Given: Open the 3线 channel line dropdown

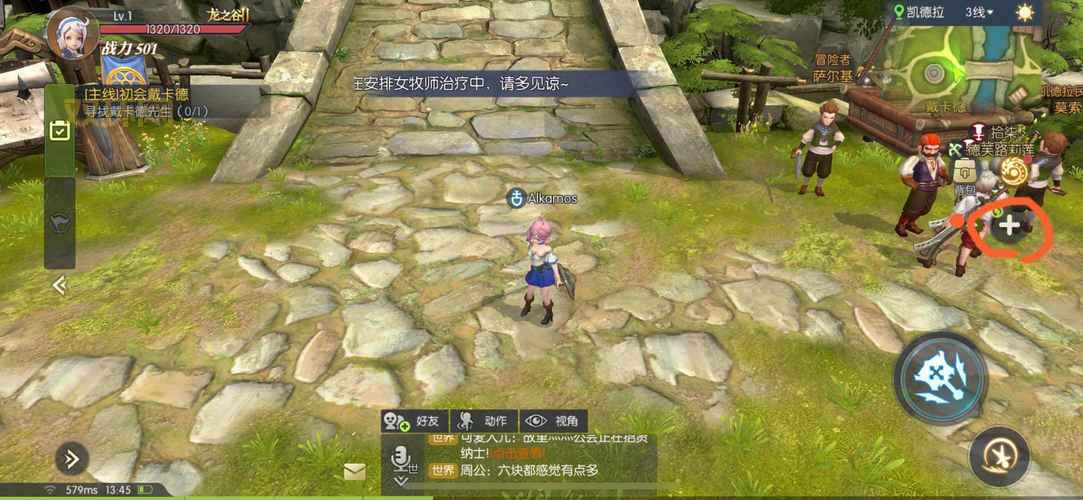Looking at the screenshot, I should (x=981, y=13).
